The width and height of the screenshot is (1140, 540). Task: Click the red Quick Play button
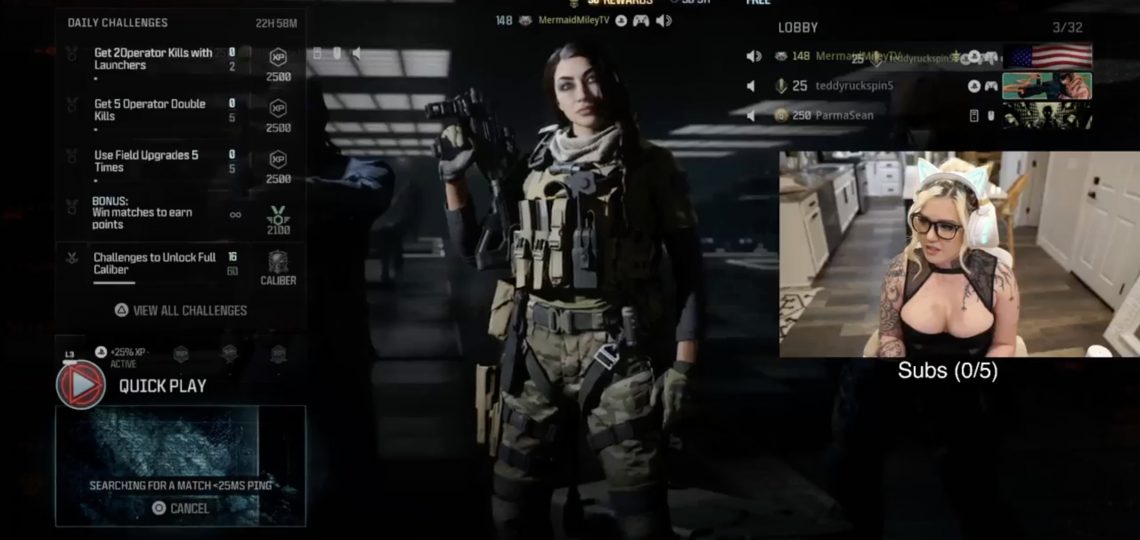[81, 385]
